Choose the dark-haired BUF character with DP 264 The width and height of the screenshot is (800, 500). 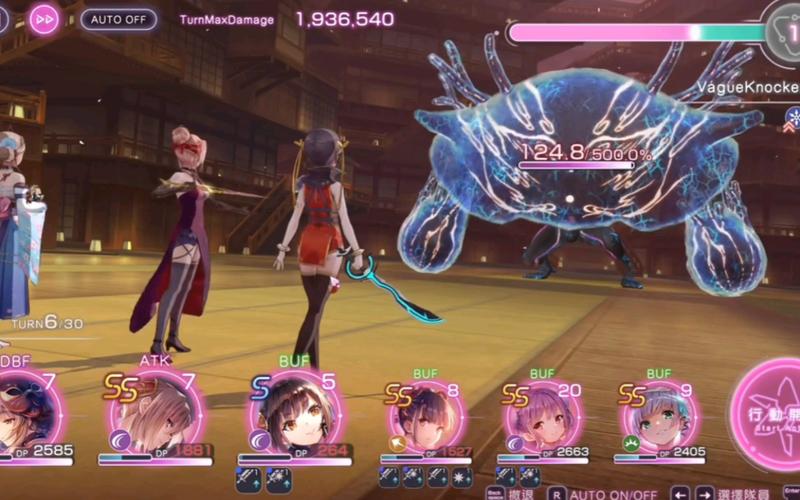(294, 412)
